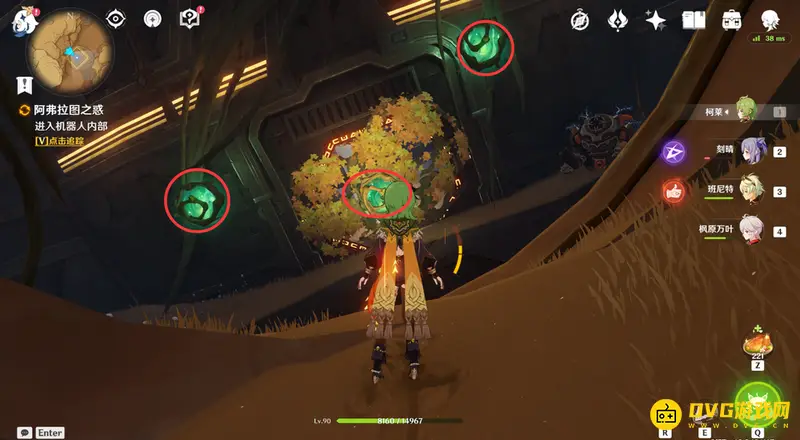Open the compass icon in top bar
800x440 pixels.
(x=580, y=20)
